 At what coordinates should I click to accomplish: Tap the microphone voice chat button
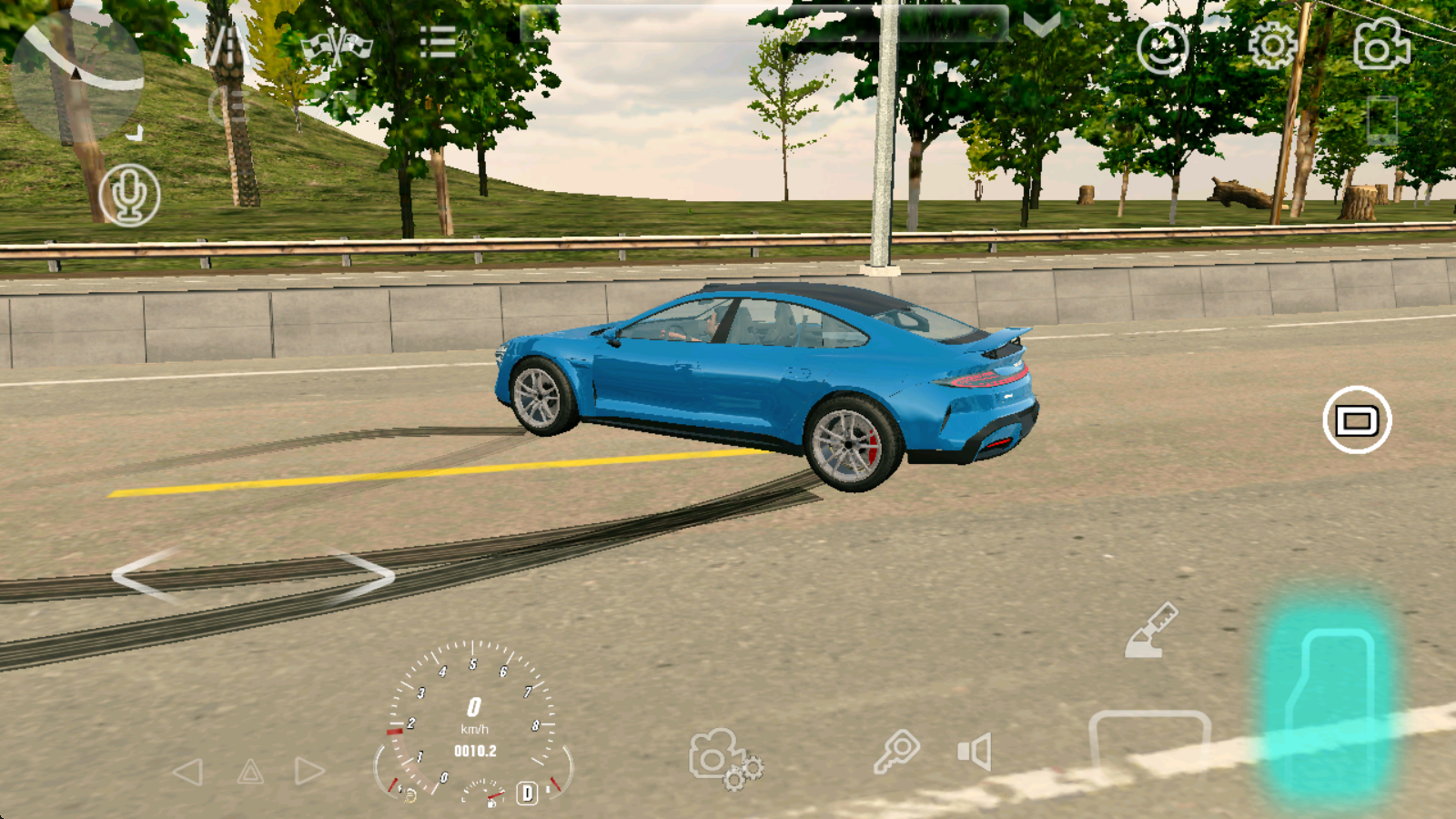point(129,195)
